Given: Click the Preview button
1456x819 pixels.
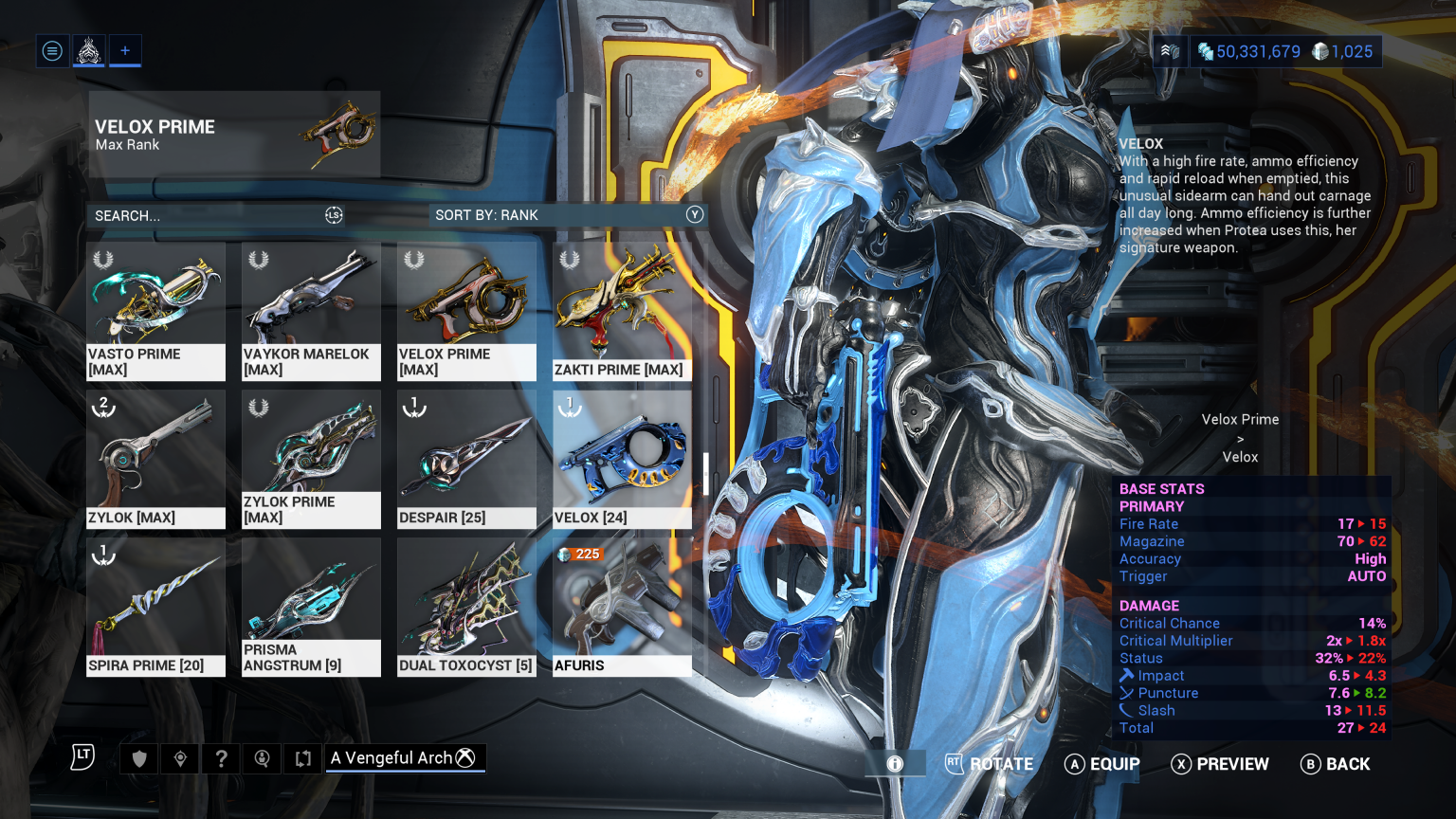Looking at the screenshot, I should (x=1221, y=764).
